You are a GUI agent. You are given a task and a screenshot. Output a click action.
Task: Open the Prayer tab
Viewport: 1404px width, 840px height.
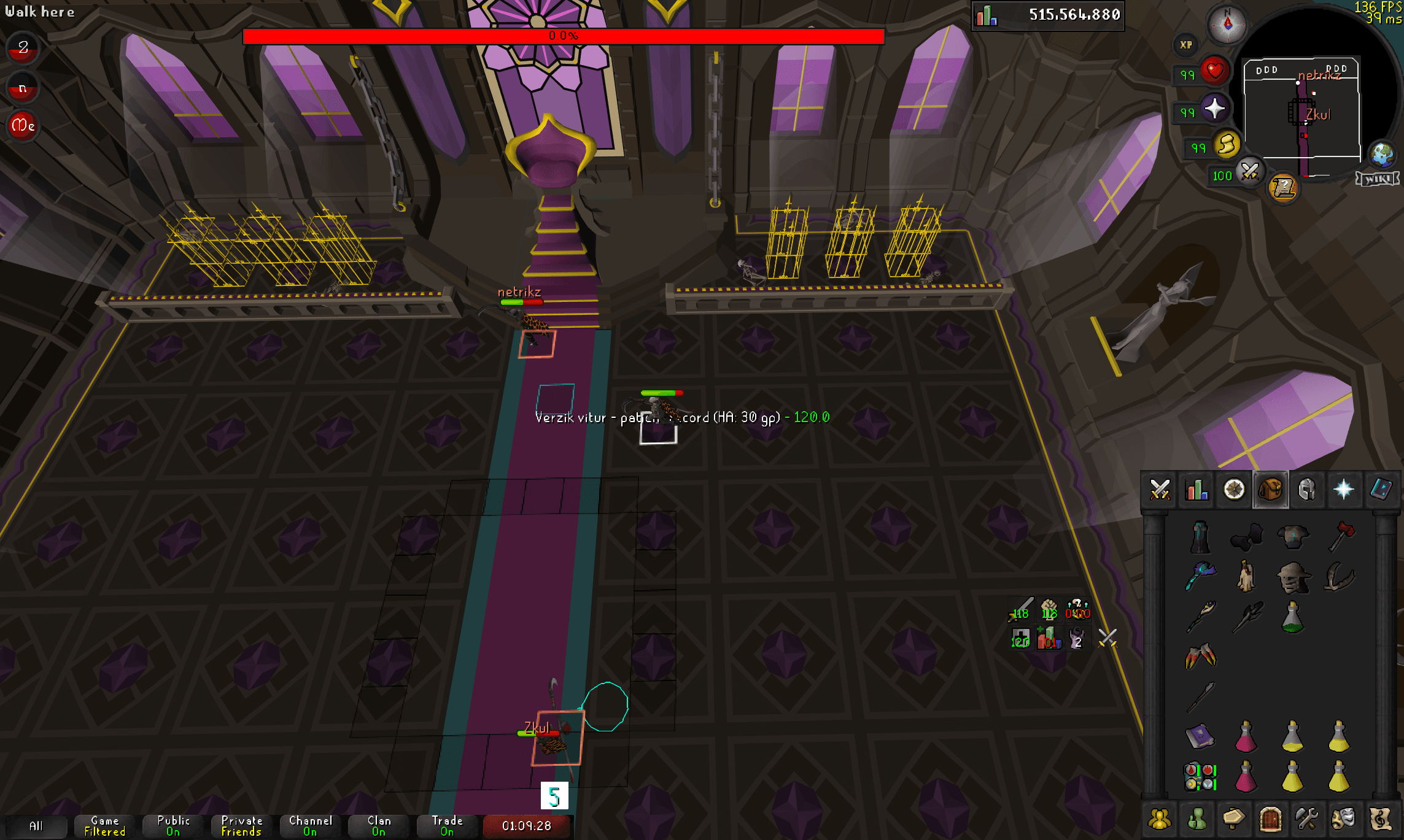pos(1344,490)
